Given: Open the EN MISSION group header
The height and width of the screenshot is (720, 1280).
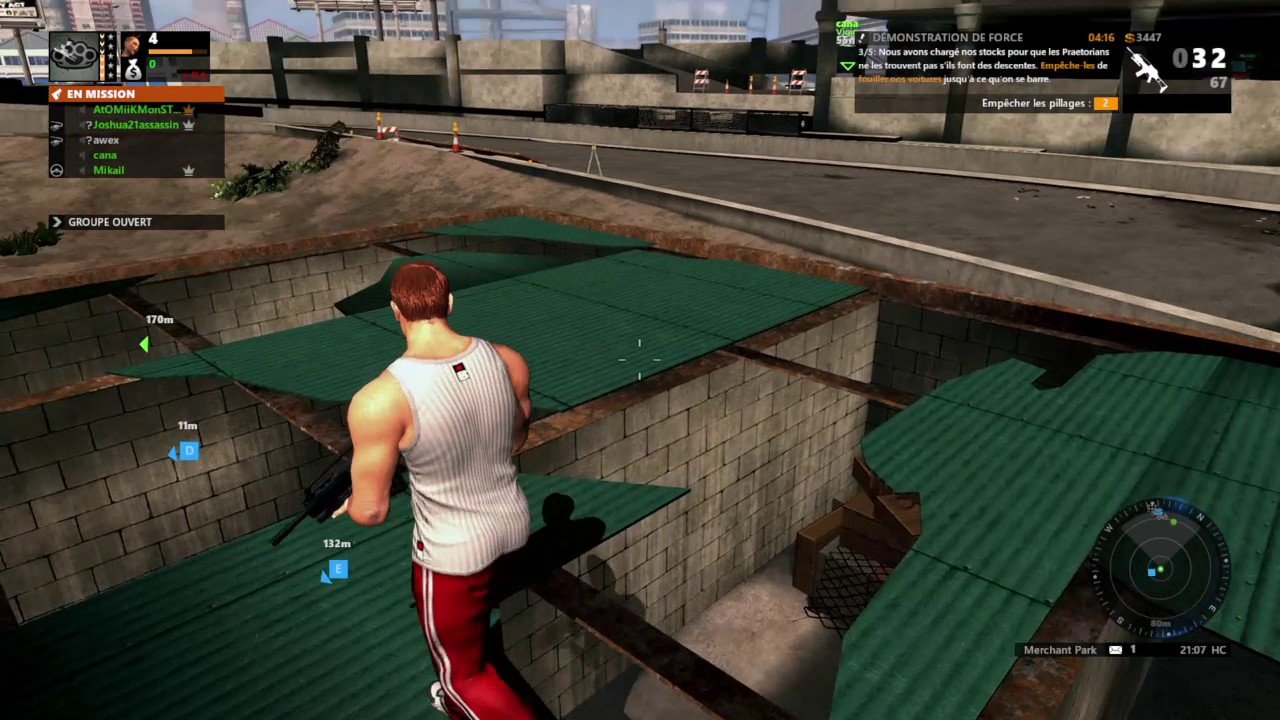Looking at the screenshot, I should point(135,94).
